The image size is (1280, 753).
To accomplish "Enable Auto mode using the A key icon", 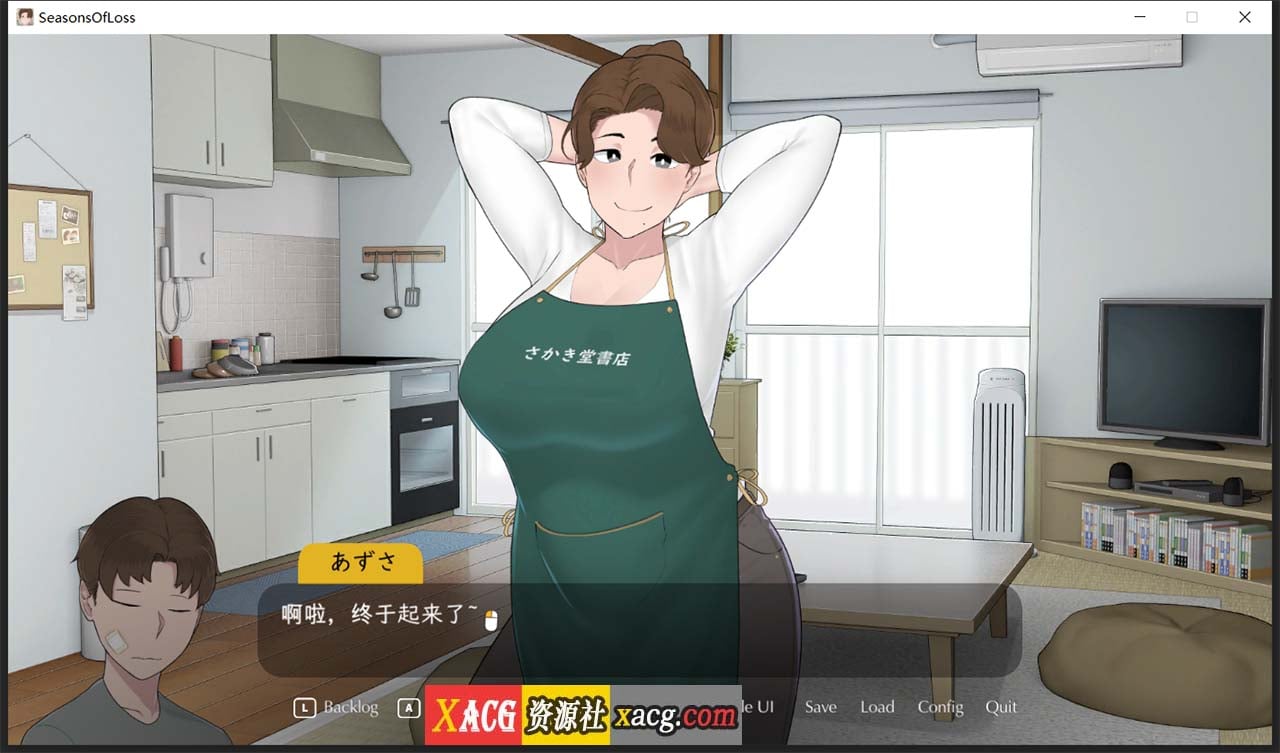I will tap(409, 707).
